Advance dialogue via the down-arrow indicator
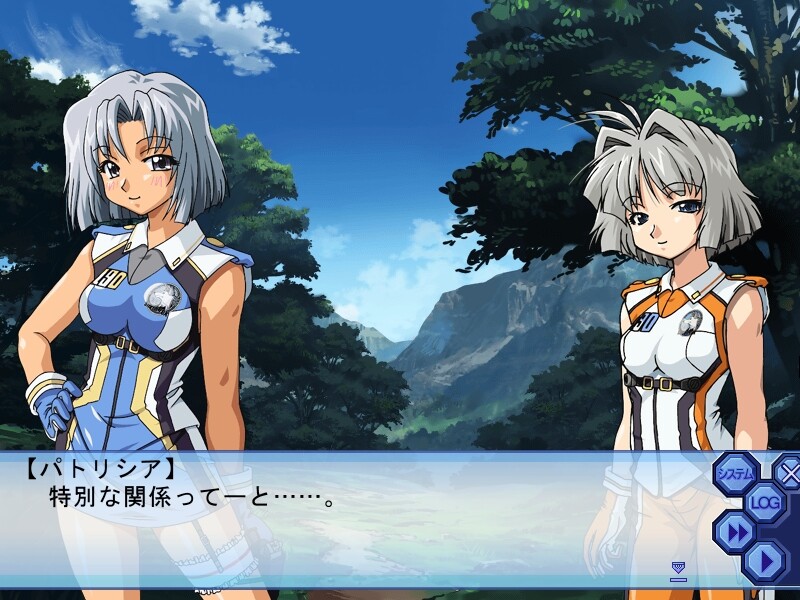 pos(678,570)
